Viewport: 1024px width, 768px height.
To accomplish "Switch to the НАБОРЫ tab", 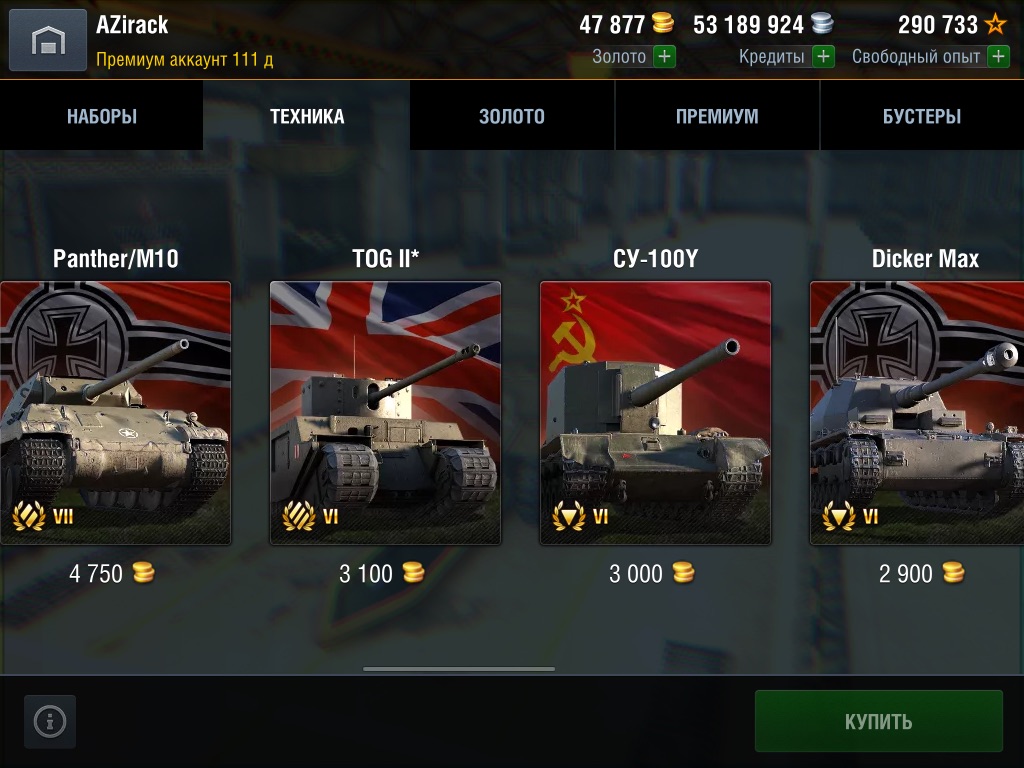I will [x=102, y=116].
